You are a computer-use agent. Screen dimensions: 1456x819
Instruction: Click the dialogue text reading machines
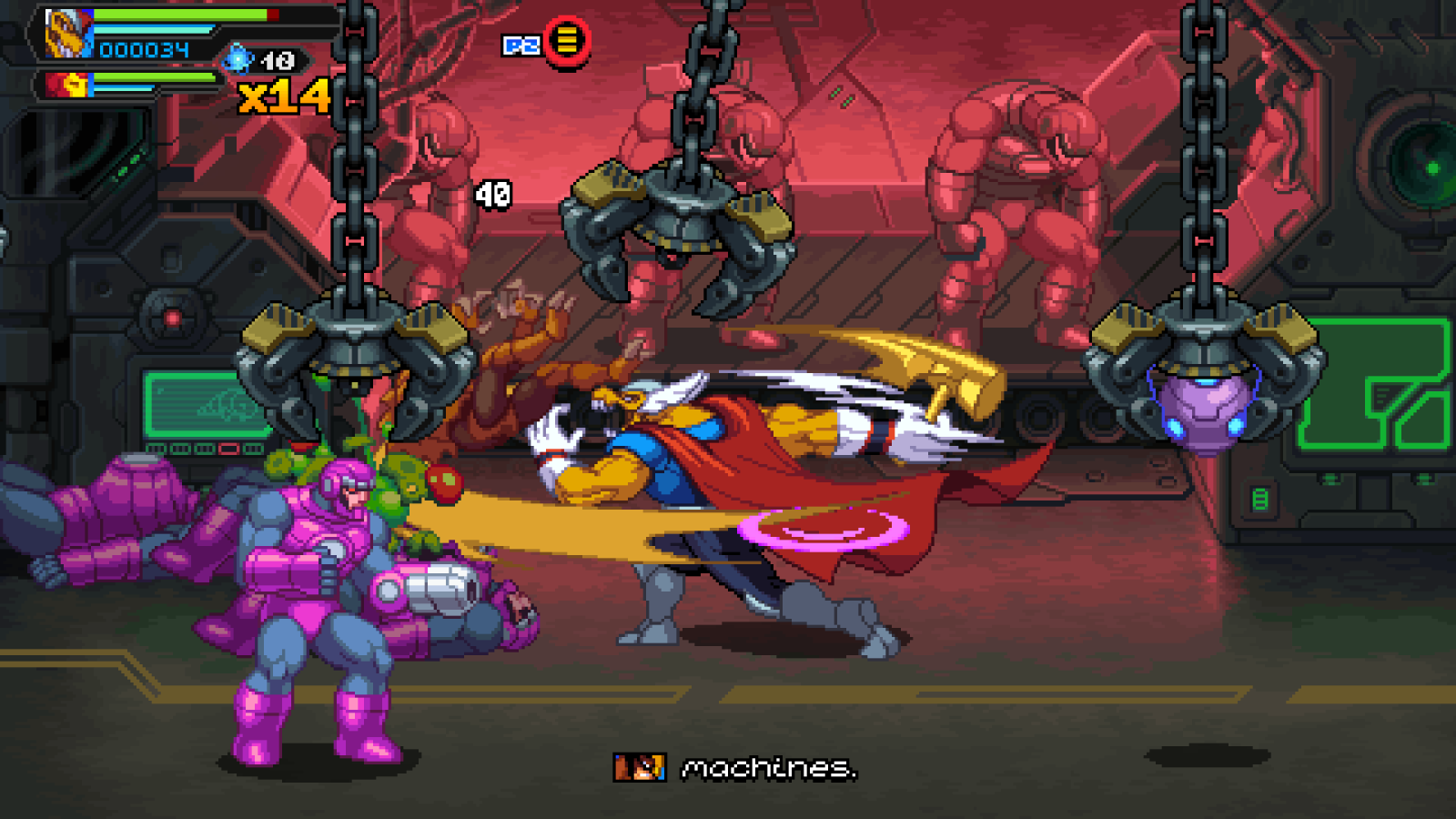tap(769, 769)
